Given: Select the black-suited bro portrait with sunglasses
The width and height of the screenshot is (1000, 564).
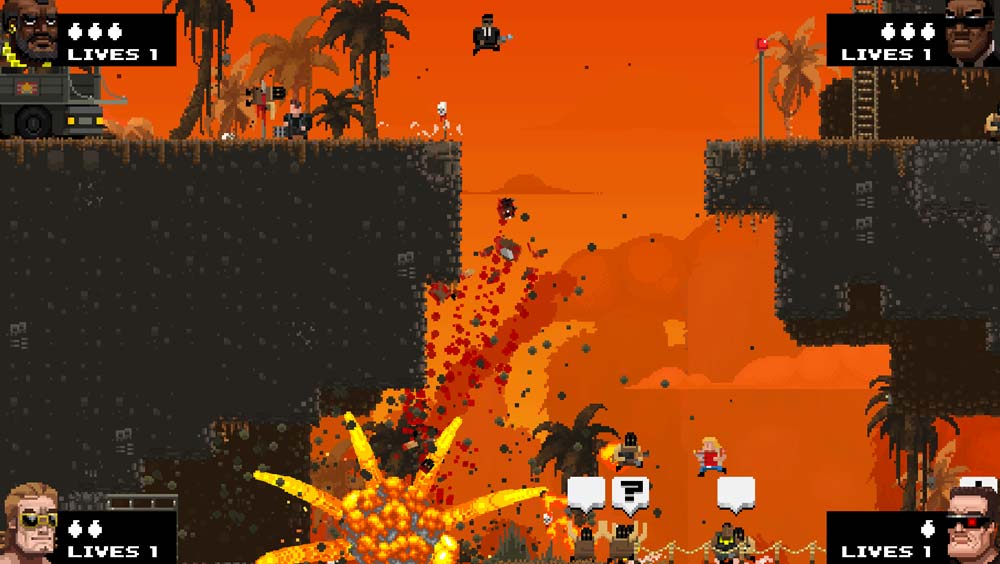Looking at the screenshot, I should tap(970, 33).
